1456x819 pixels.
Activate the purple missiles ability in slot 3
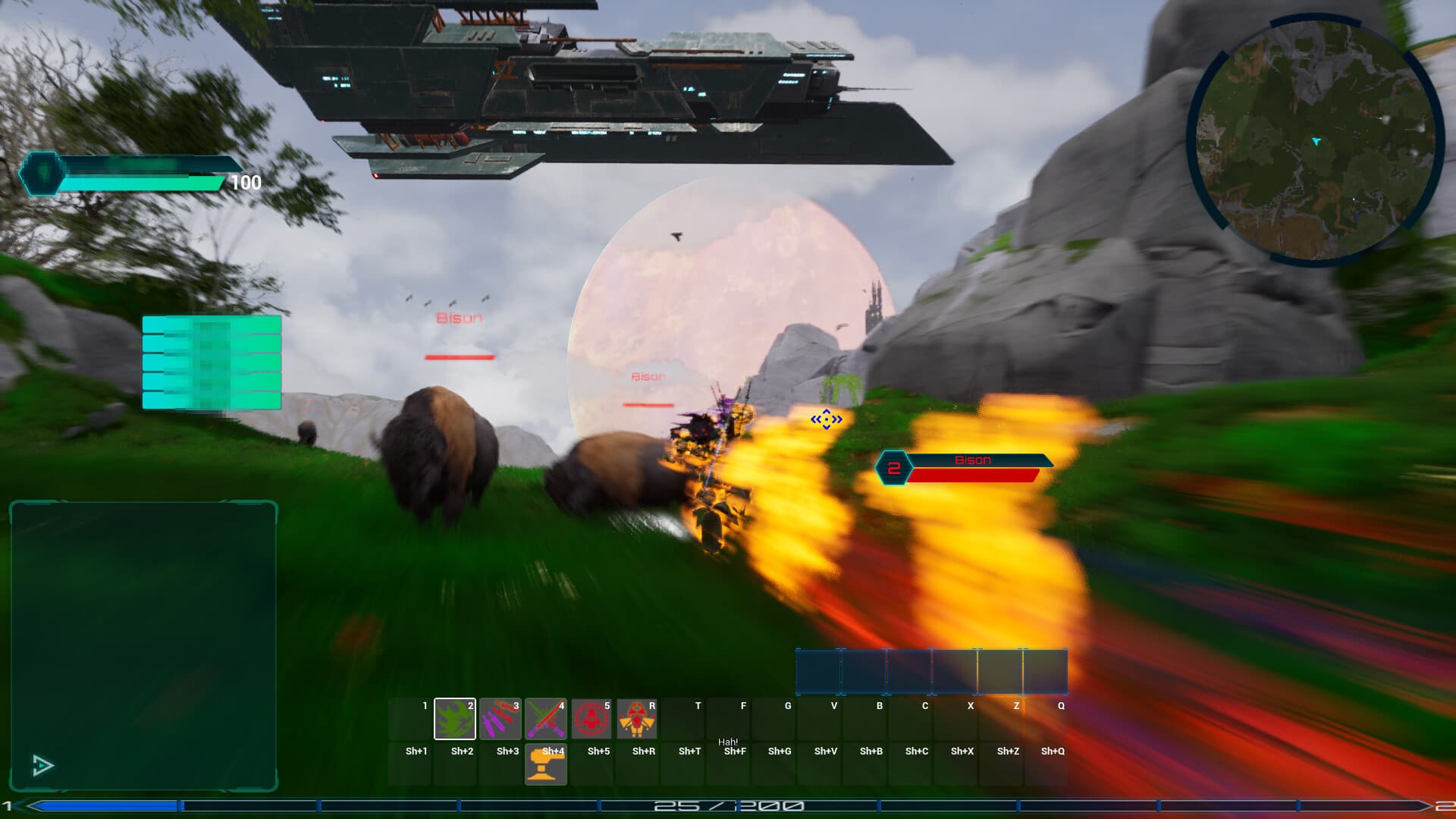500,719
